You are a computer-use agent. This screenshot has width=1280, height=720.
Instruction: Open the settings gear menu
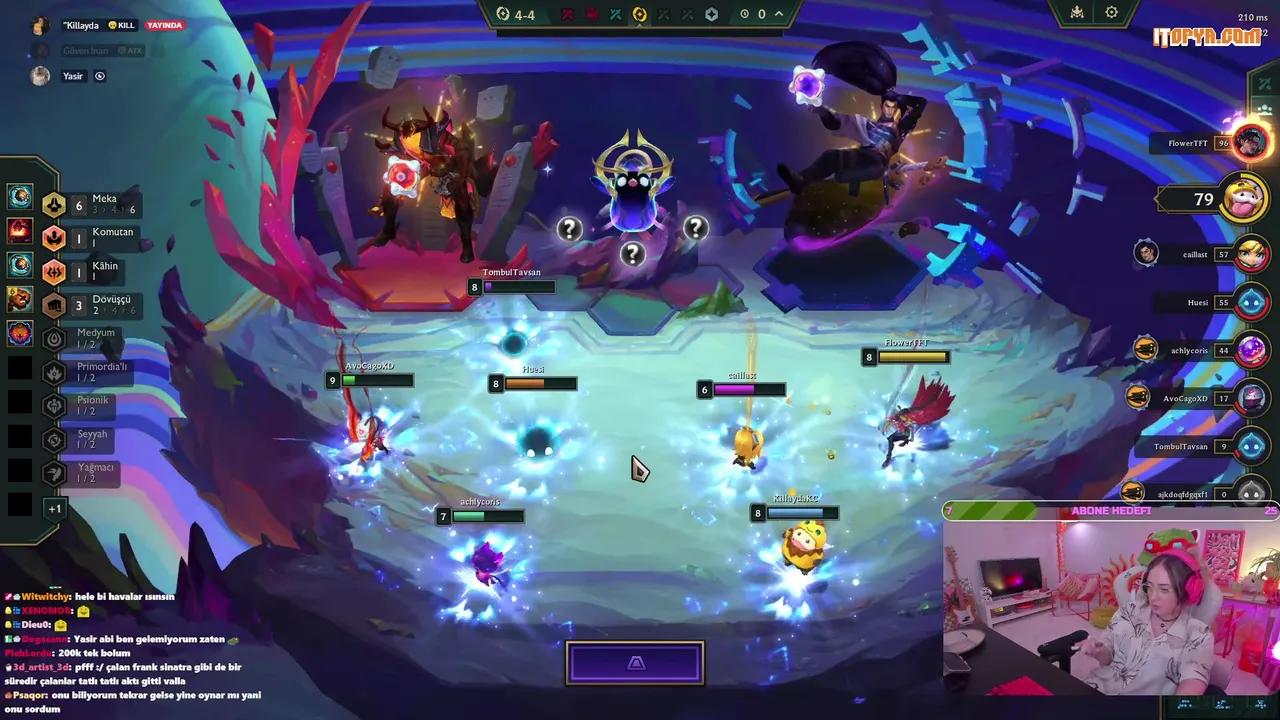coord(1112,12)
